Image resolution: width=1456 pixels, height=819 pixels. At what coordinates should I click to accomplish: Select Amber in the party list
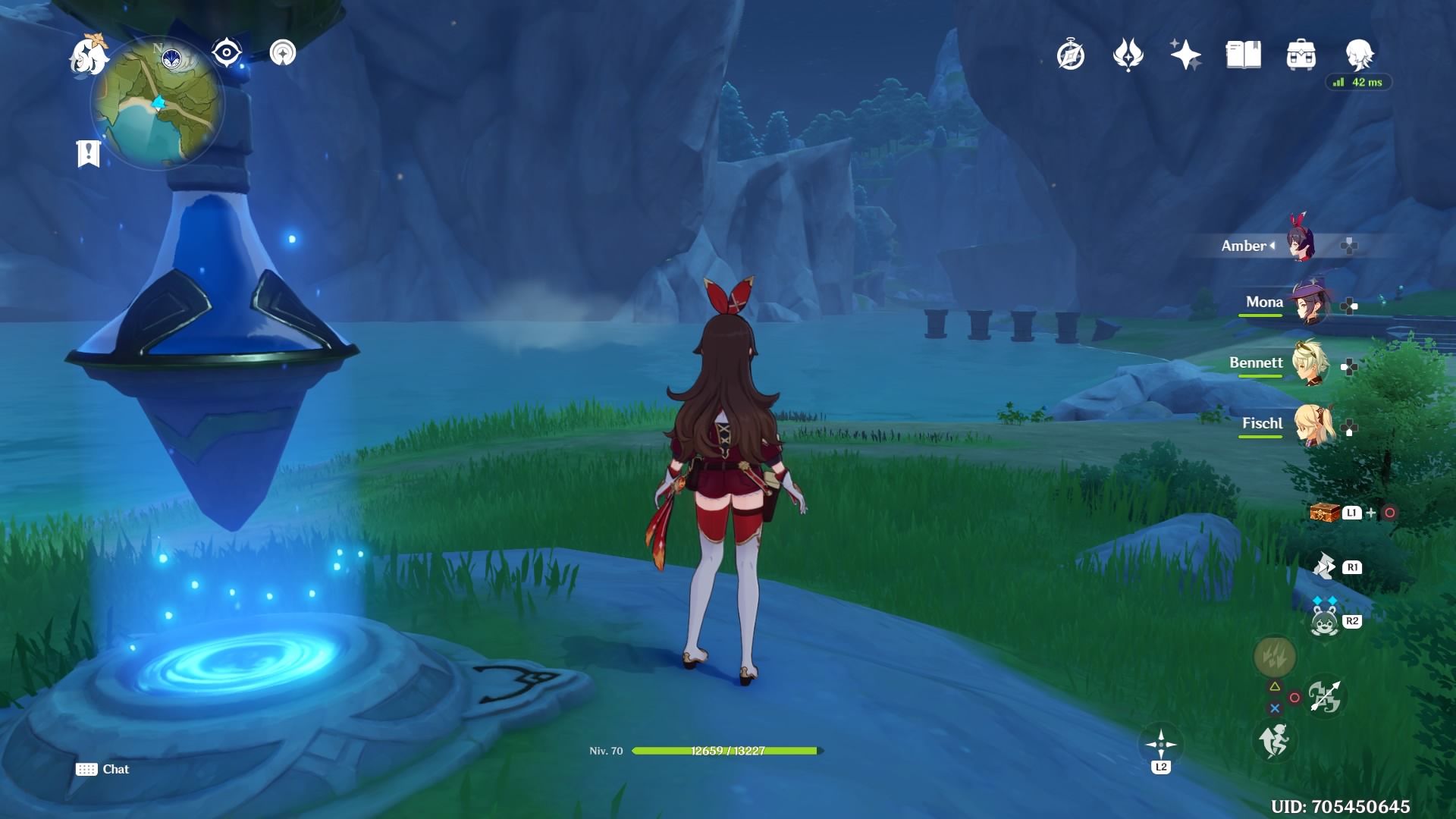pos(1301,245)
